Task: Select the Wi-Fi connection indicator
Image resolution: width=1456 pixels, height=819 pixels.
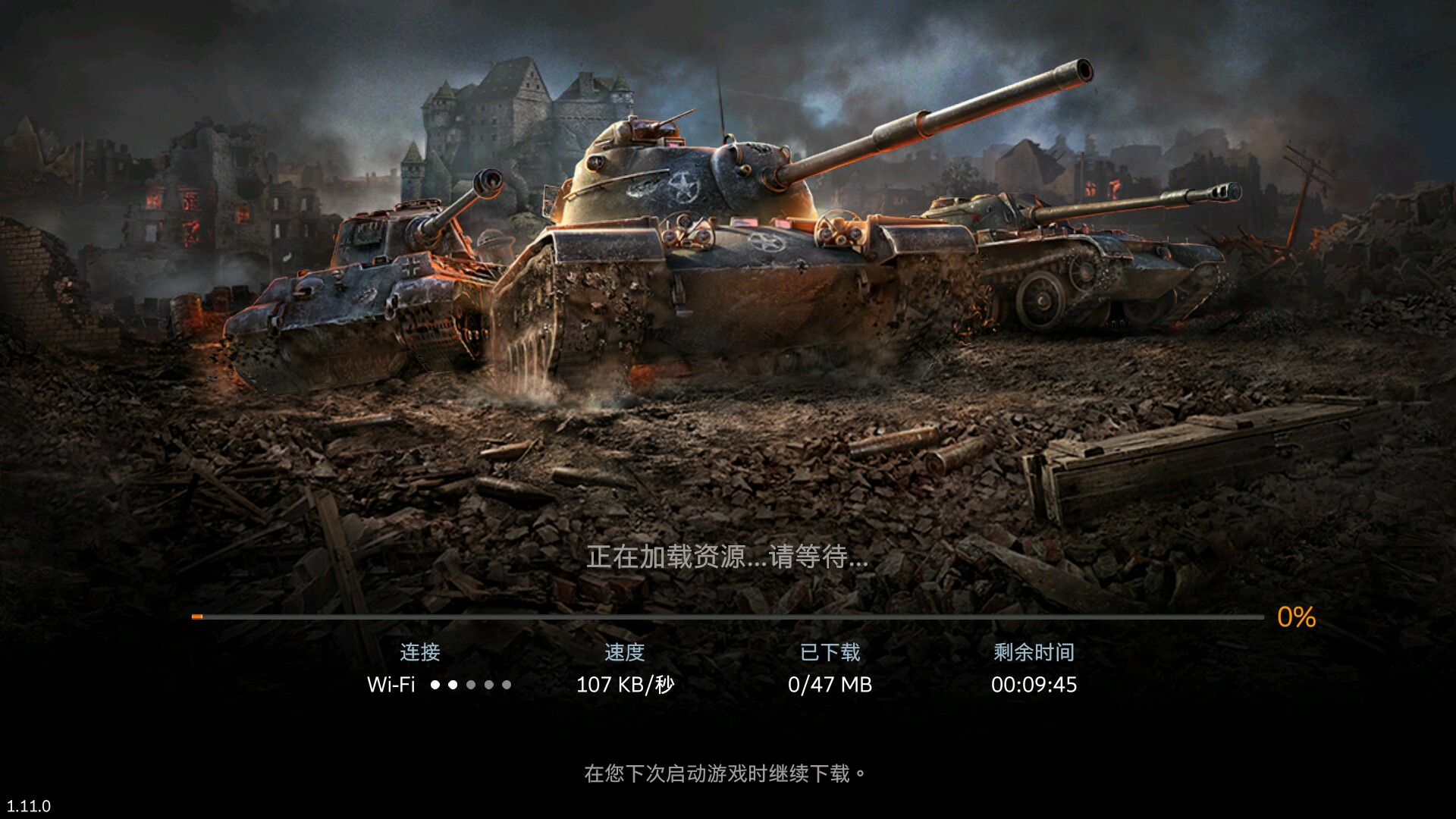Action: [x=389, y=685]
